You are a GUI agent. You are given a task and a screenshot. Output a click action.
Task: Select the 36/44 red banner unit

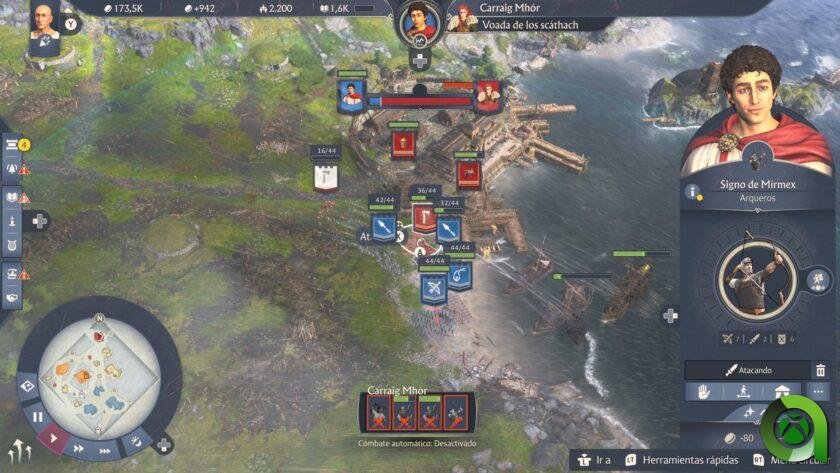pyautogui.click(x=424, y=213)
